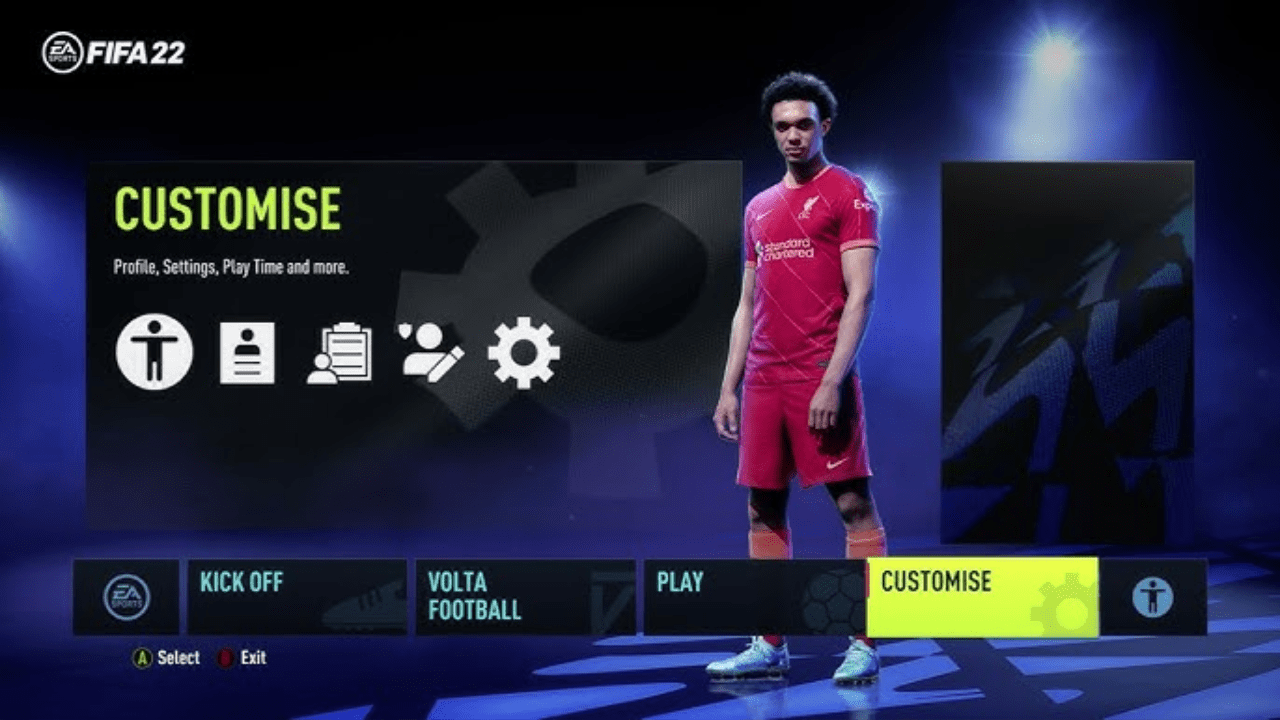Select the accessibility tile in the bottom bar
The width and height of the screenshot is (1280, 720).
point(1152,597)
